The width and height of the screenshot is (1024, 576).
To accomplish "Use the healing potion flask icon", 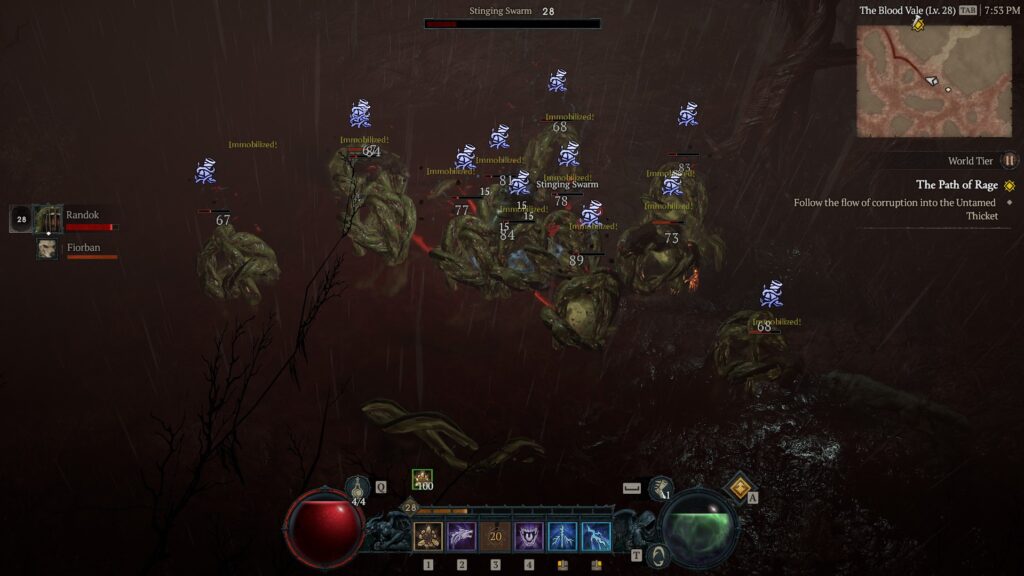I will coord(359,489).
